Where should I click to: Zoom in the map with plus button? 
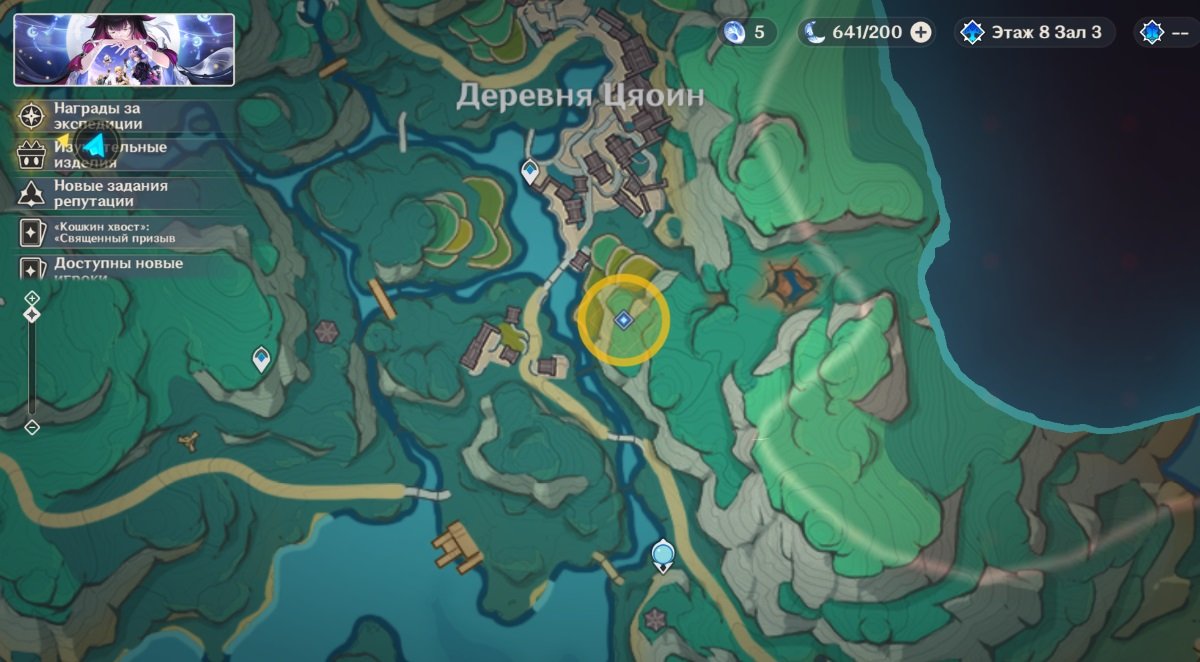(x=32, y=298)
